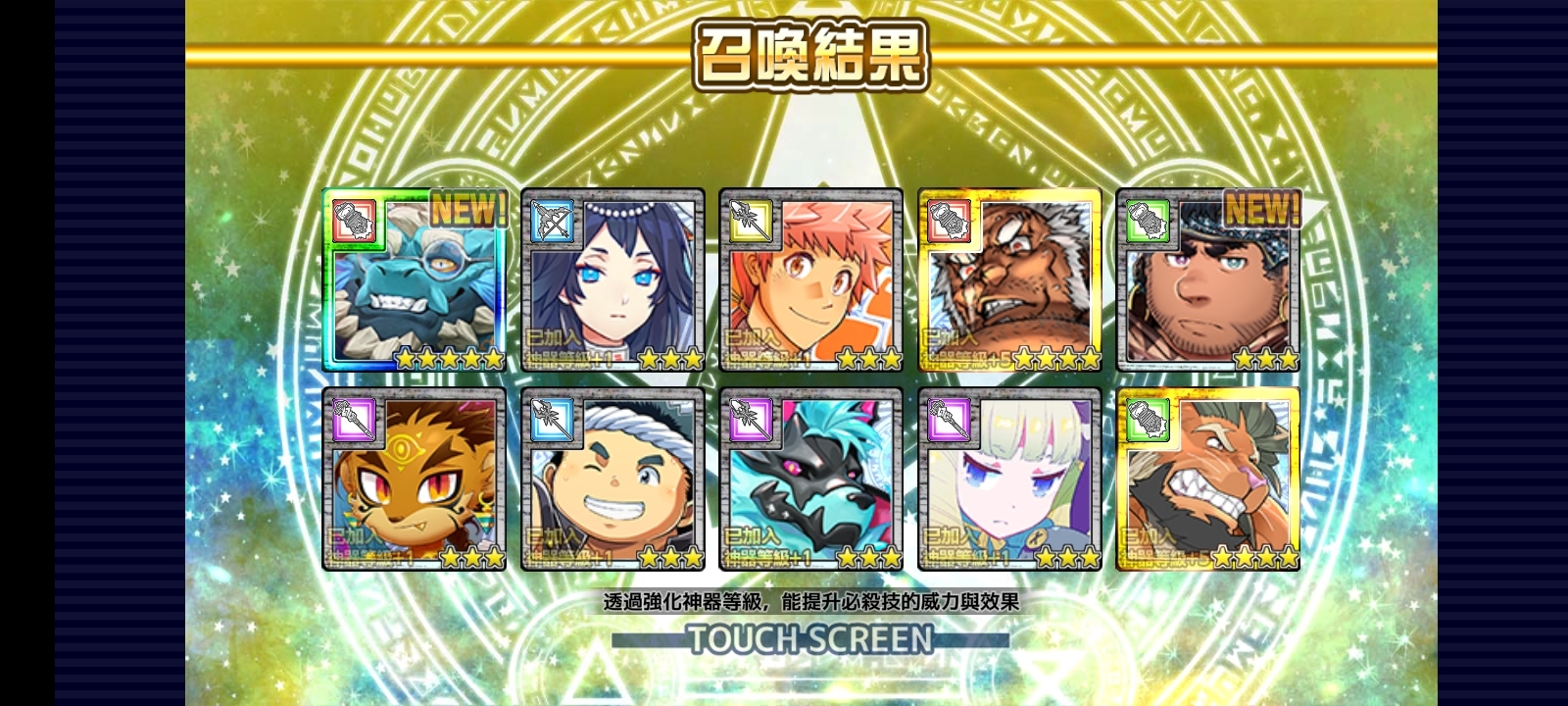The image size is (1568, 706).
Task: Select the new bearded headband man card
Action: (x=1208, y=280)
